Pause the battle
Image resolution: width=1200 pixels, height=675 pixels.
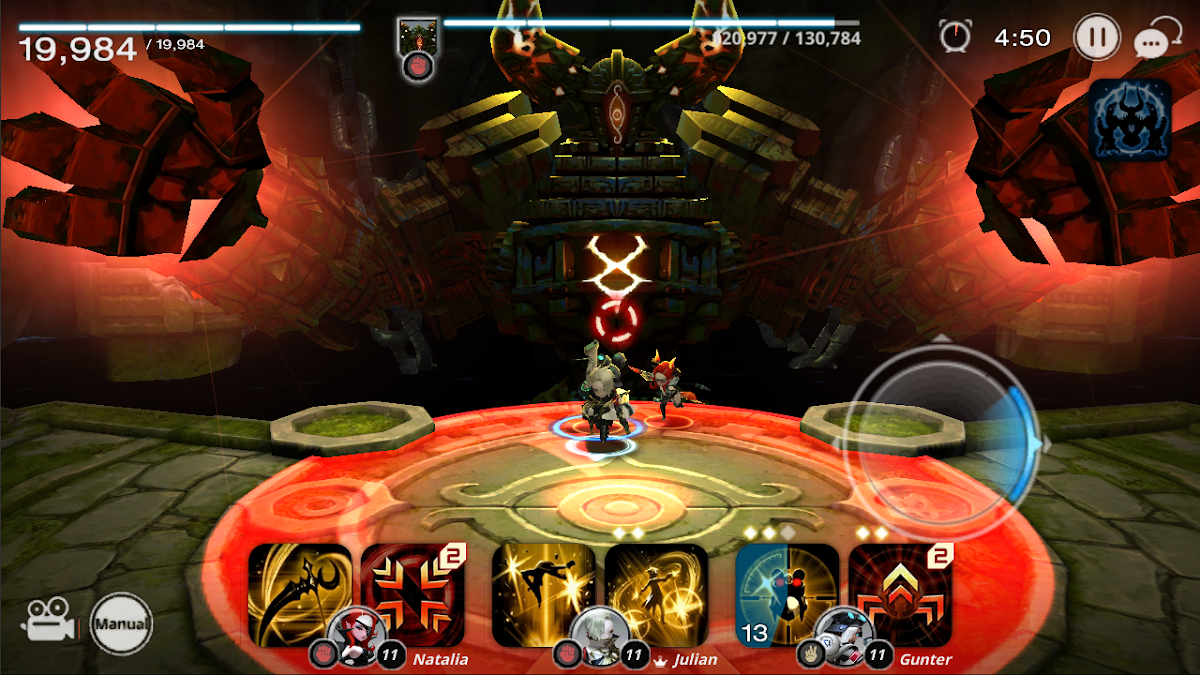click(1097, 38)
